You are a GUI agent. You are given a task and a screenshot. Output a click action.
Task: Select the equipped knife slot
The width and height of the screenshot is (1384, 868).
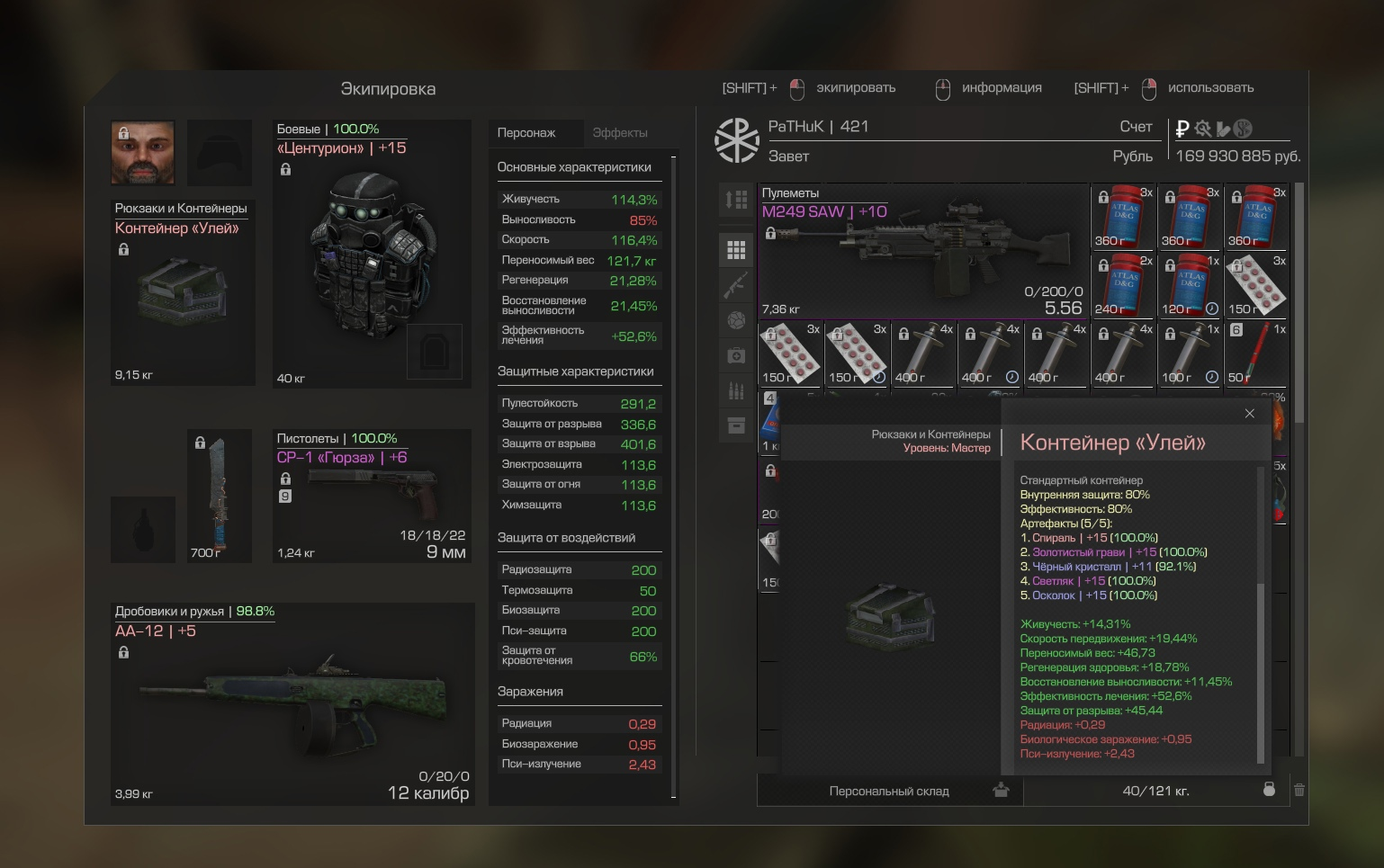(x=220, y=496)
